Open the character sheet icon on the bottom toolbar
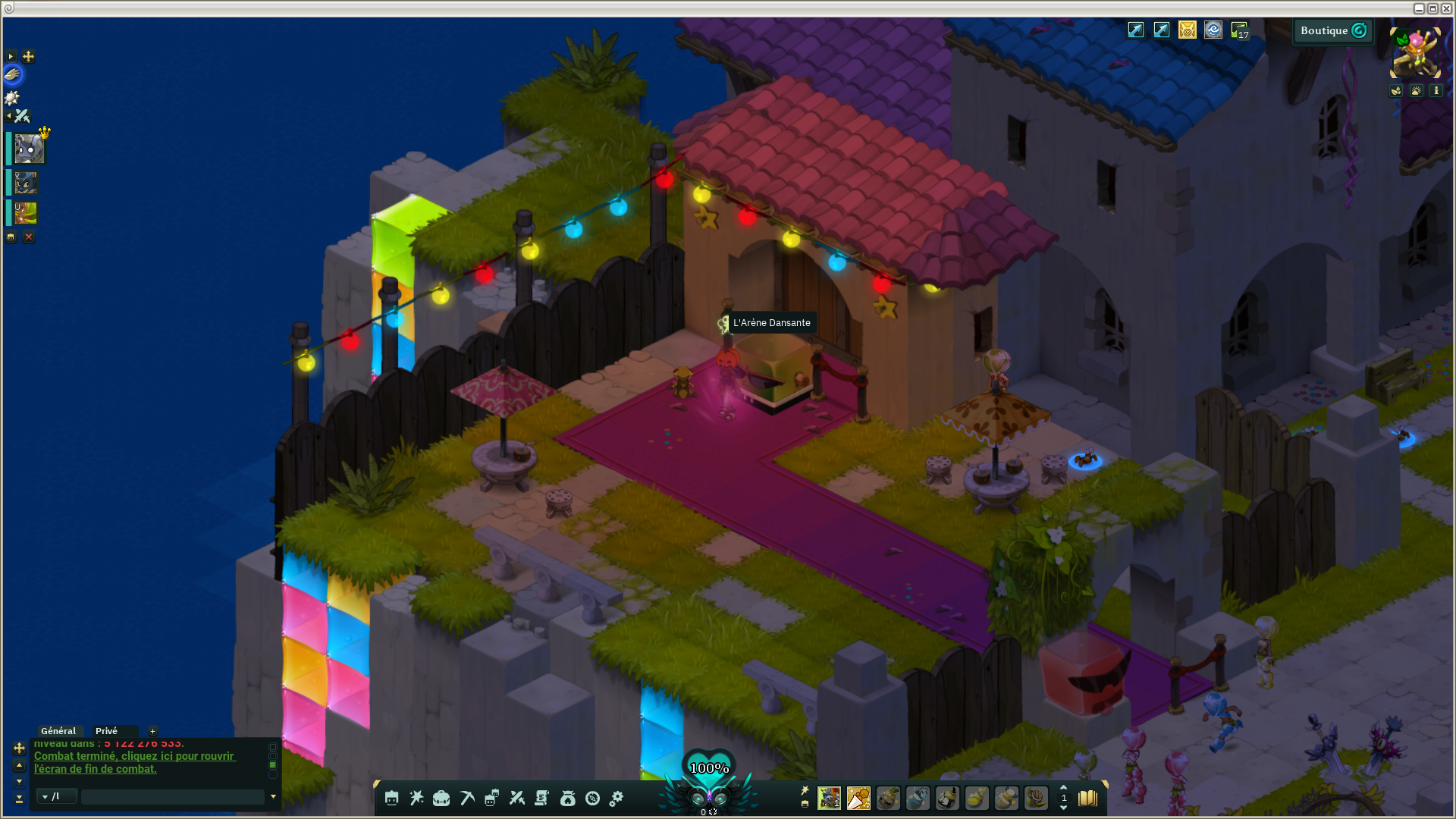Screen dimensions: 1456x819 coord(391,798)
